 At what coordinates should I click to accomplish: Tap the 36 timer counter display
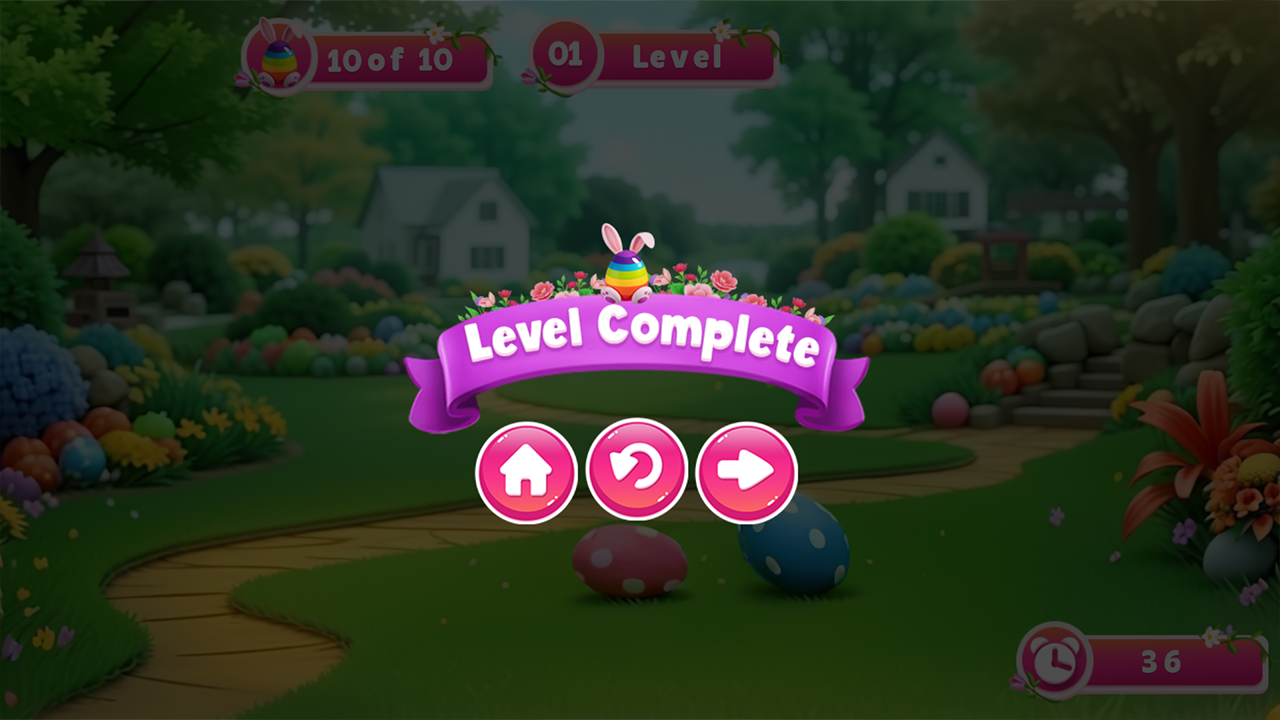(x=1160, y=661)
